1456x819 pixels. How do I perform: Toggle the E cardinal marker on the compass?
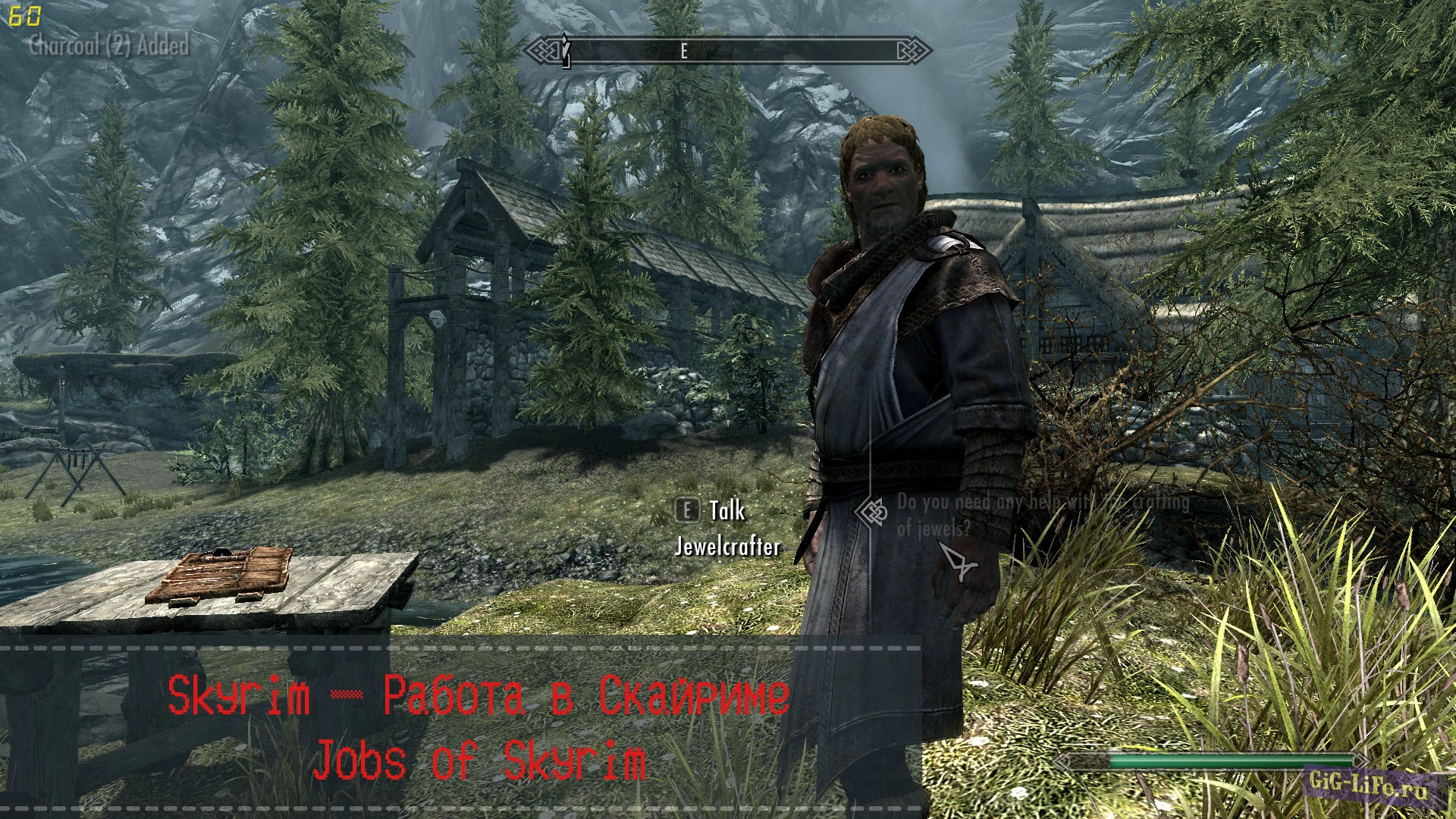pyautogui.click(x=682, y=51)
